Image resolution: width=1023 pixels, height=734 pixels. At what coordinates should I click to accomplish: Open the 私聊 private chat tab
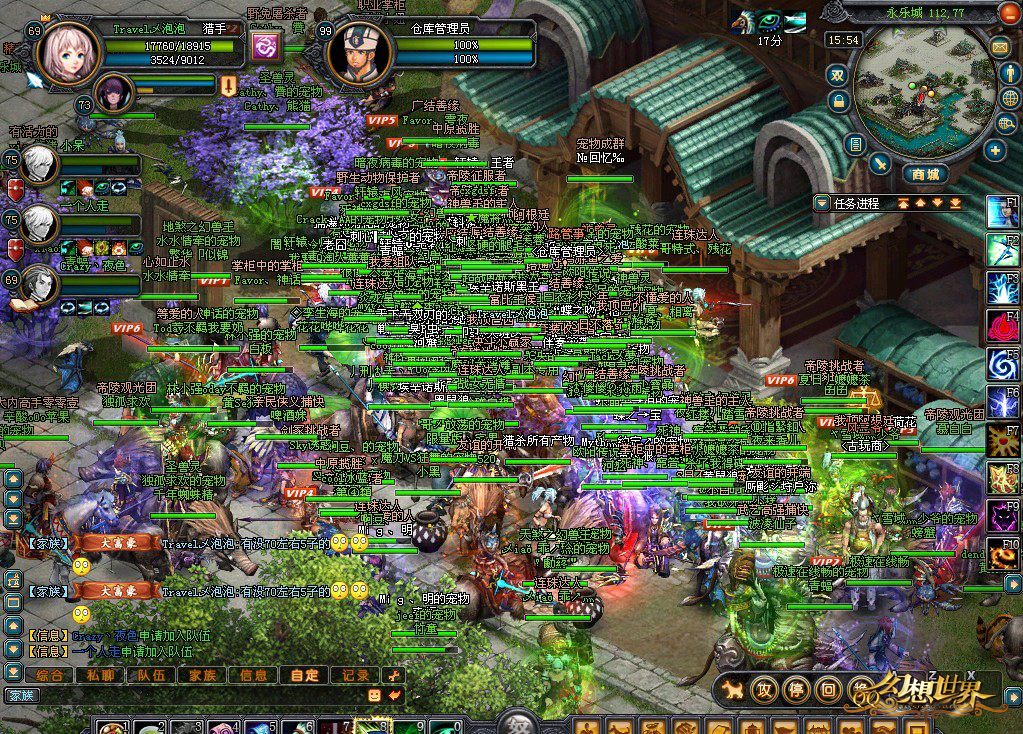pyautogui.click(x=101, y=675)
